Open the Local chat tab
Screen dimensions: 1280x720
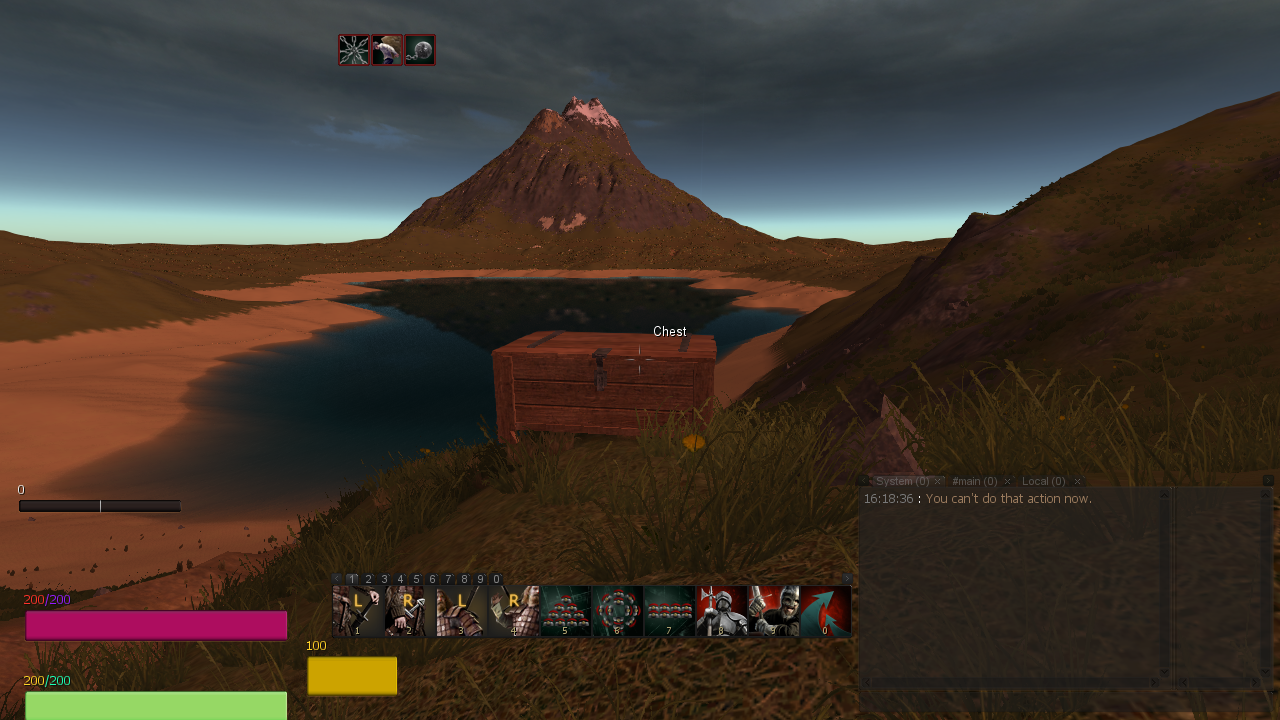(1043, 481)
